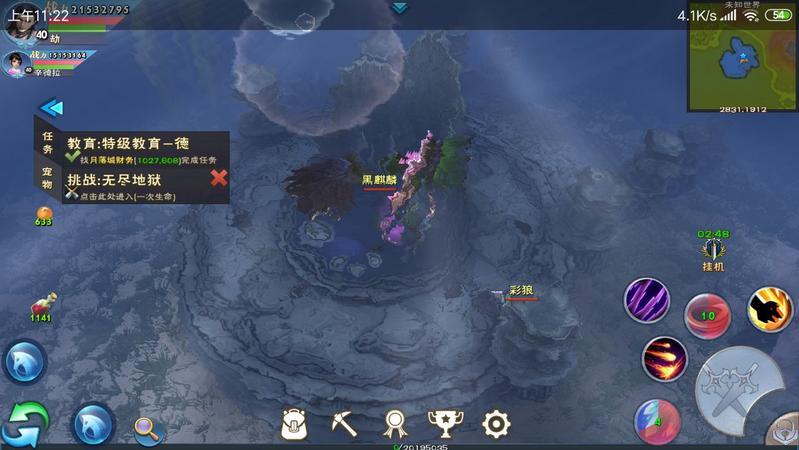Use the orange fruit item with count 633
The width and height of the screenshot is (799, 450).
coord(44,214)
